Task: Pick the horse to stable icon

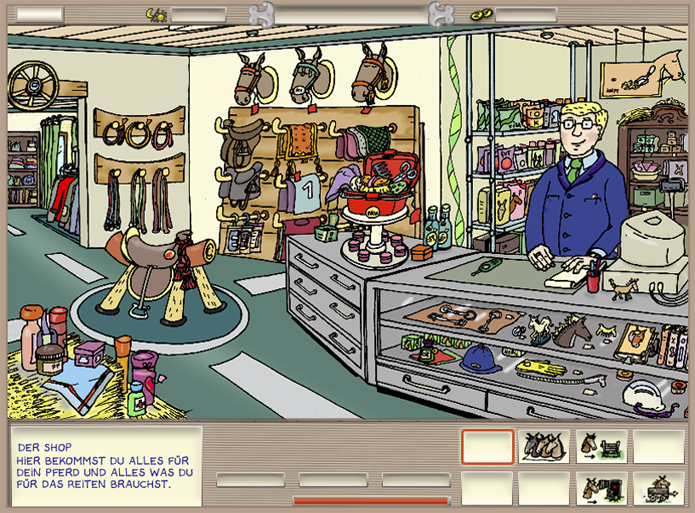Action: point(602,488)
